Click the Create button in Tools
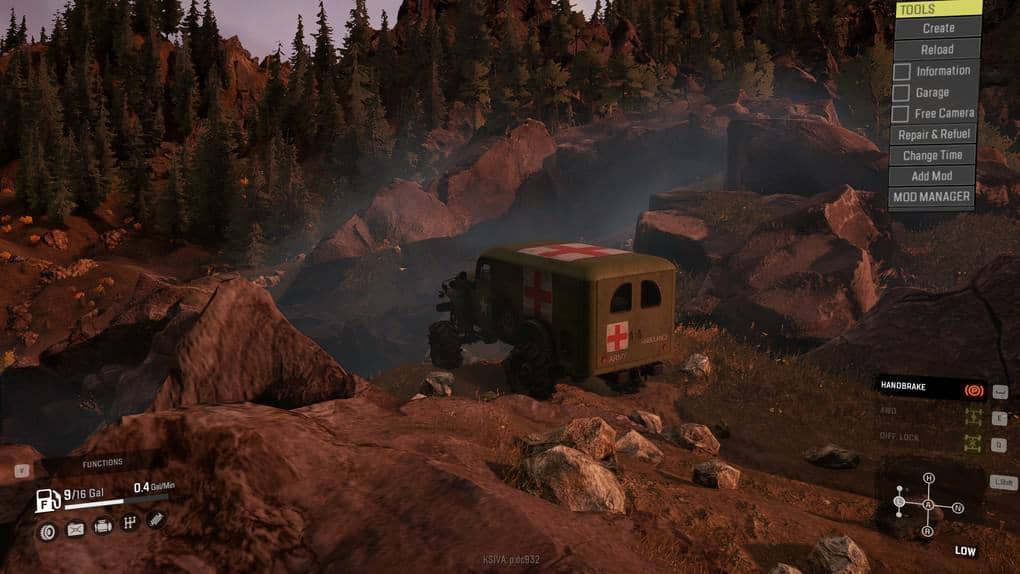The width and height of the screenshot is (1020, 574). [x=937, y=28]
